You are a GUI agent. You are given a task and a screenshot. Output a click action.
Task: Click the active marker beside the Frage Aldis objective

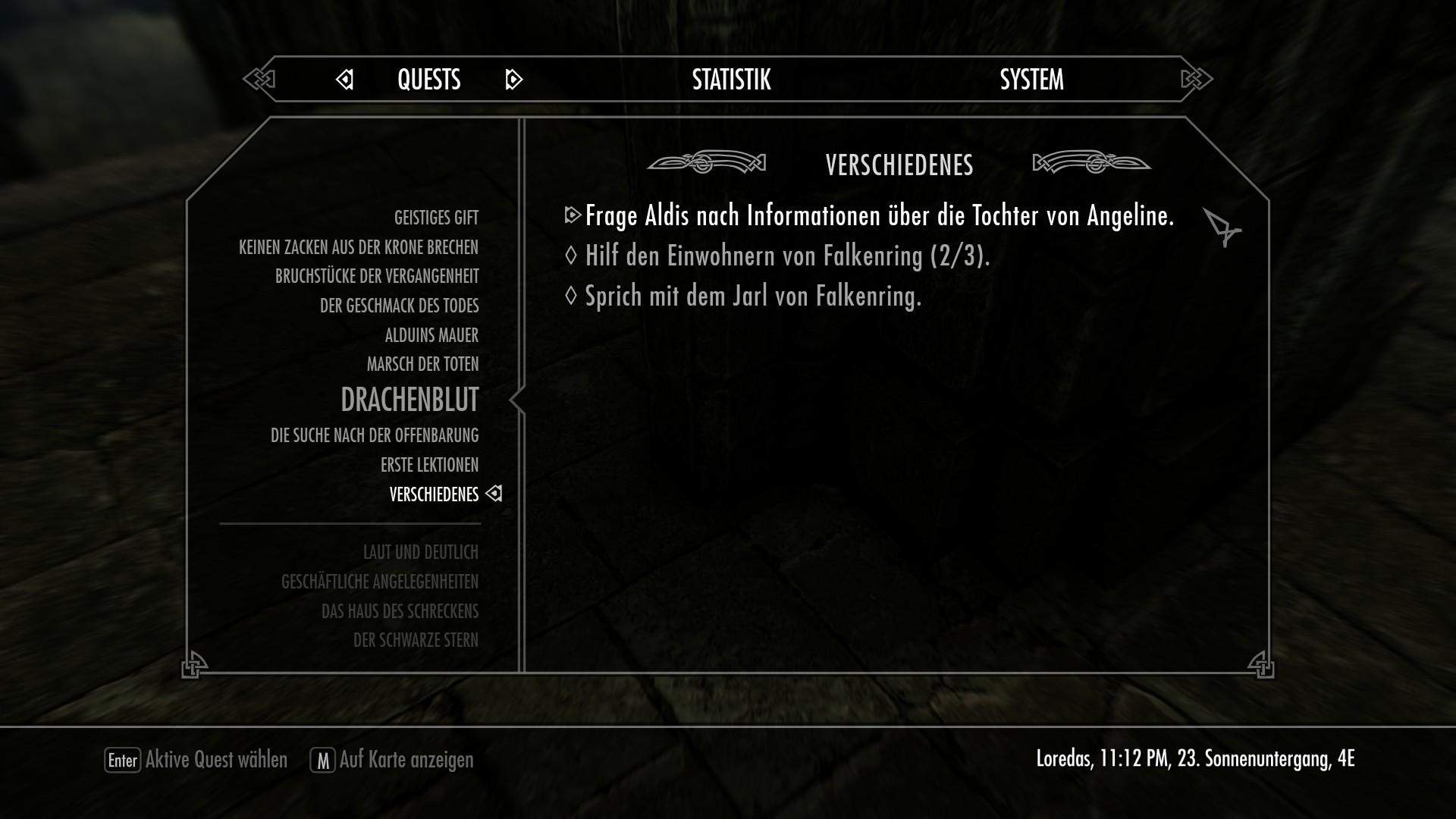point(575,216)
